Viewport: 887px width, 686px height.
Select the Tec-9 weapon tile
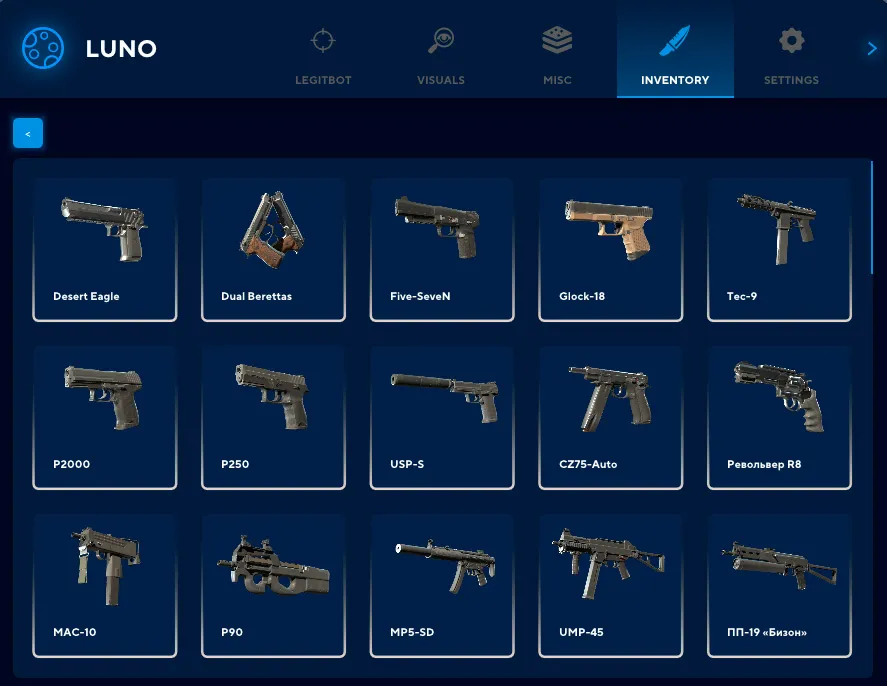[780, 250]
